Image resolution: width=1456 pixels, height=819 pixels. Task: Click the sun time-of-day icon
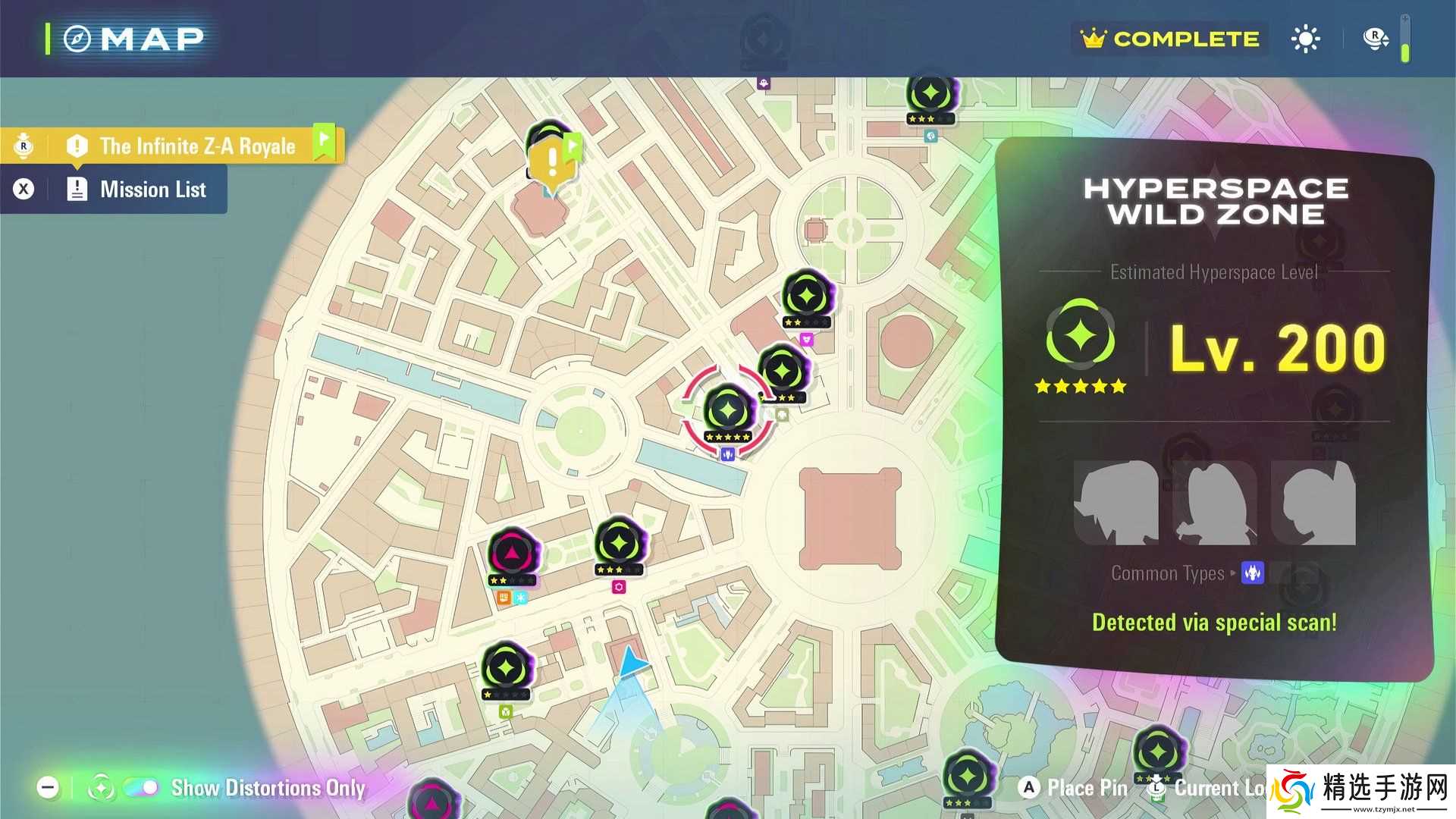click(x=1305, y=39)
